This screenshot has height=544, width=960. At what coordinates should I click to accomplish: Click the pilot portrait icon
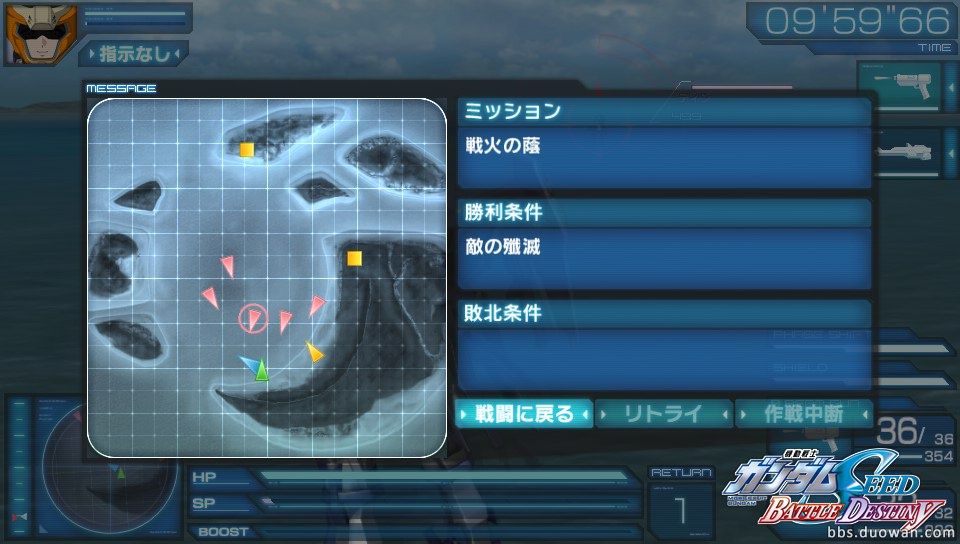click(27, 33)
